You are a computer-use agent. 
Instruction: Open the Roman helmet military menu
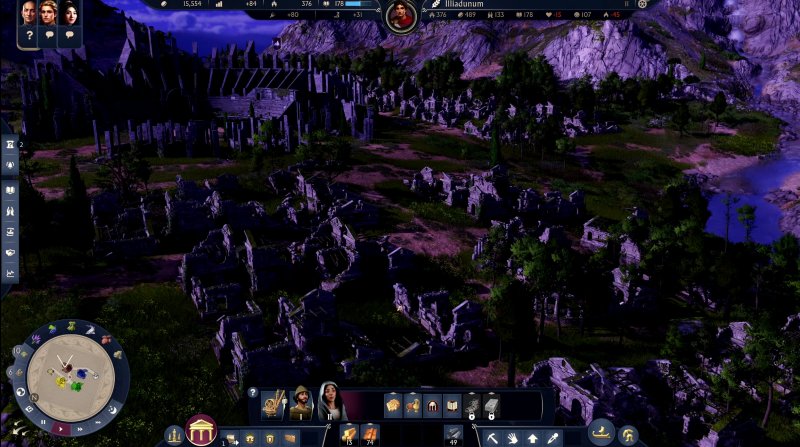click(629, 435)
